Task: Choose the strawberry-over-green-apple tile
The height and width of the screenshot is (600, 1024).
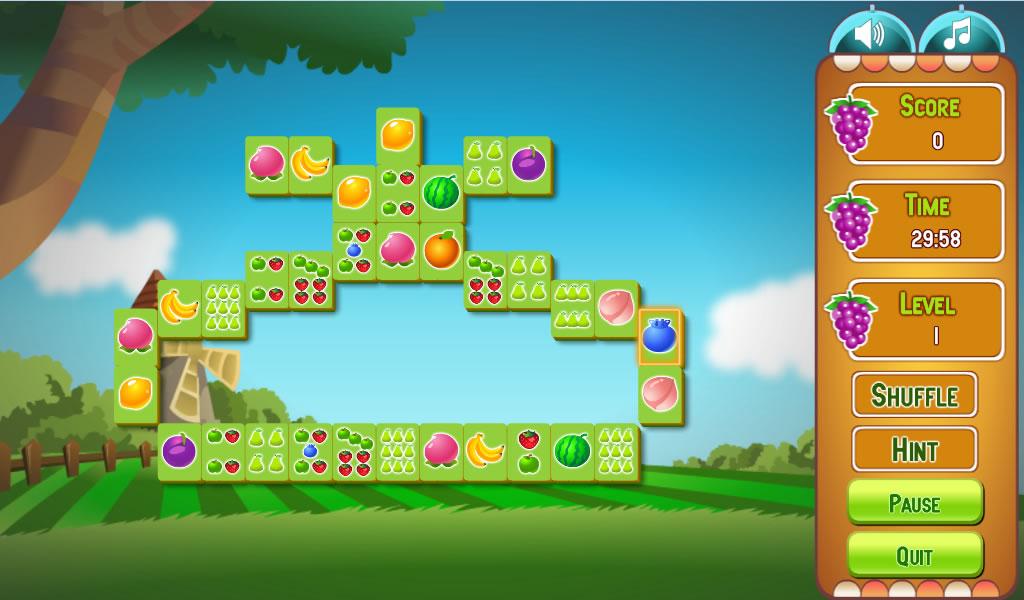Action: click(528, 452)
